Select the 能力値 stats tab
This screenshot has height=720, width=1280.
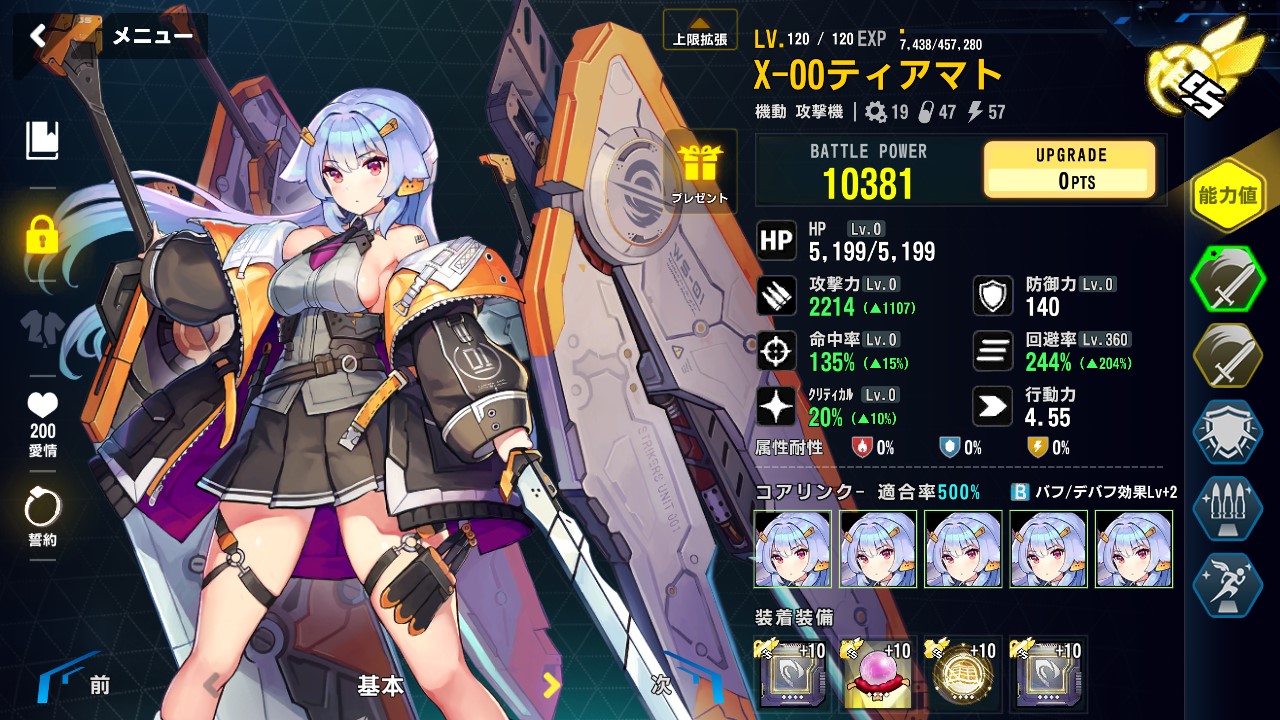tap(1226, 196)
